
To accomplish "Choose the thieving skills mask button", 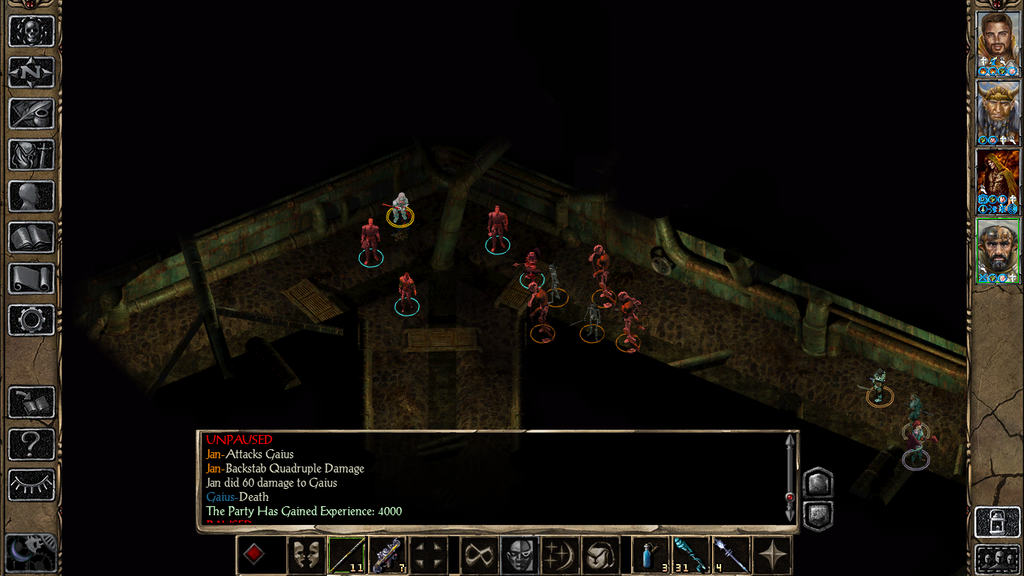I will (517, 555).
